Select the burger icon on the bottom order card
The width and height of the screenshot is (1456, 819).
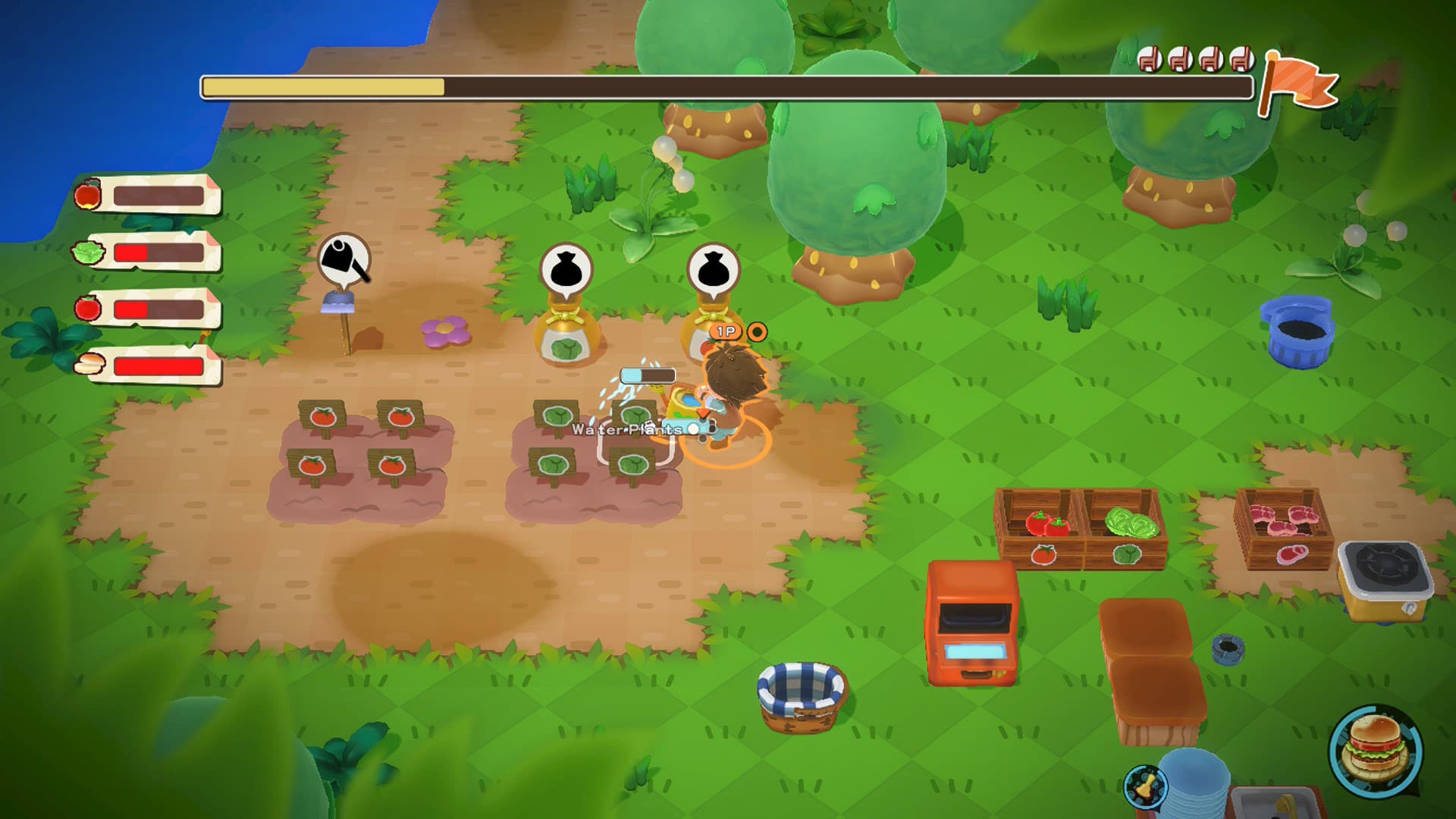tap(89, 364)
